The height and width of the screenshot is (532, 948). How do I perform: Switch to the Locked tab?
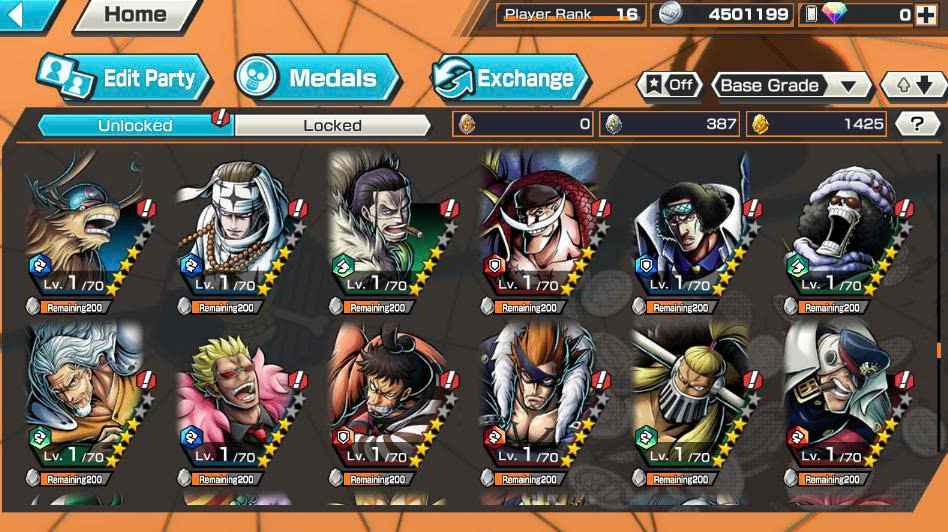332,125
